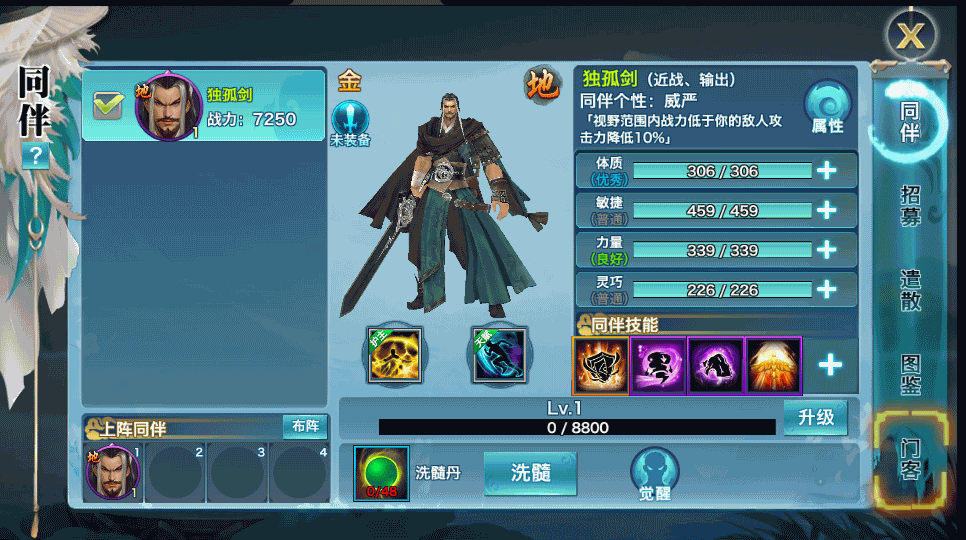The width and height of the screenshot is (966, 540).
Task: Select the 洗髓丹 green pill item slot
Action: pyautogui.click(x=381, y=473)
